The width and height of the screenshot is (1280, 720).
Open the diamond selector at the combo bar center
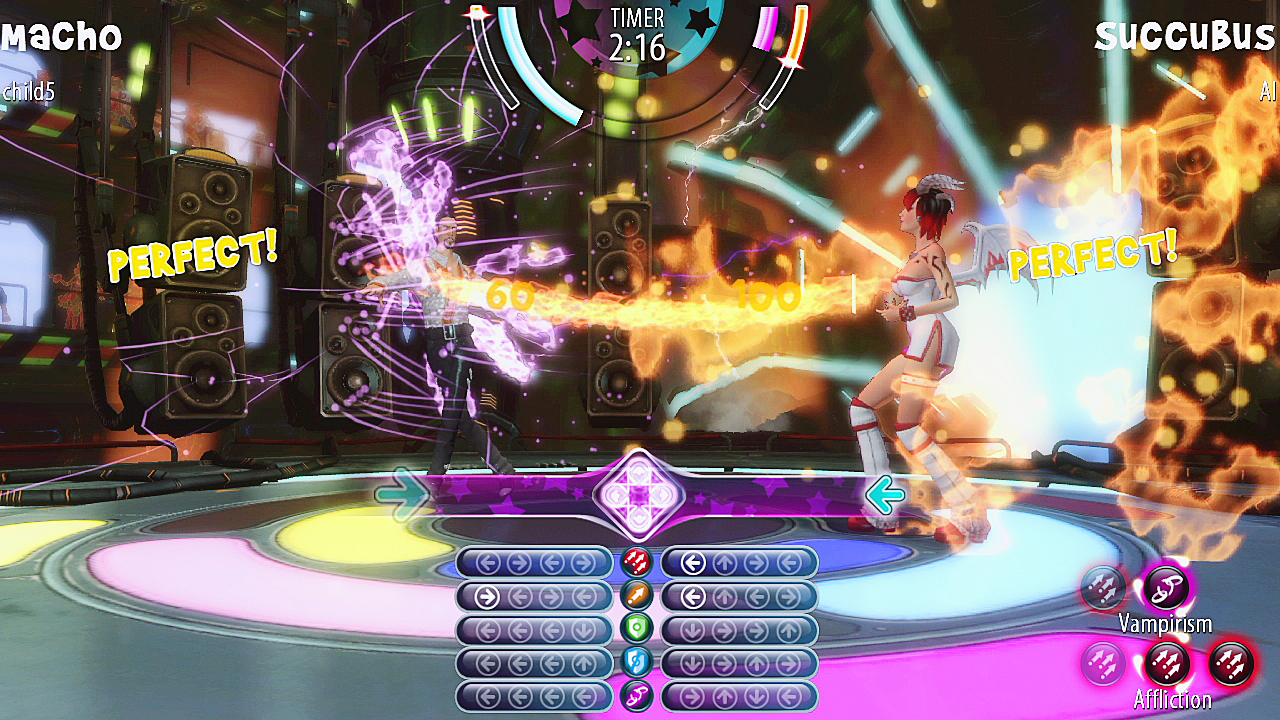(x=640, y=492)
